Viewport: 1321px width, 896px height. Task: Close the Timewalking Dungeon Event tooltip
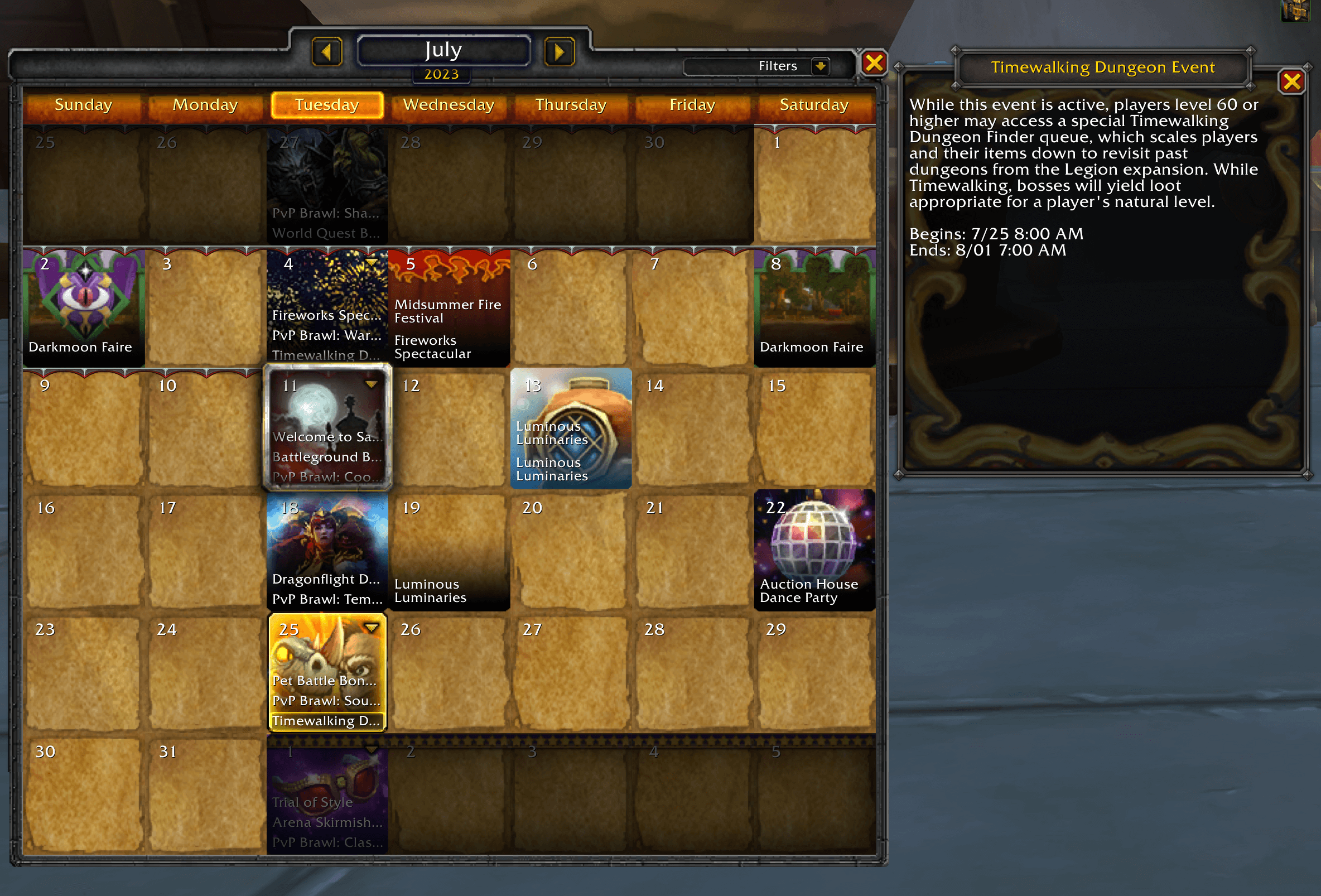click(1291, 82)
